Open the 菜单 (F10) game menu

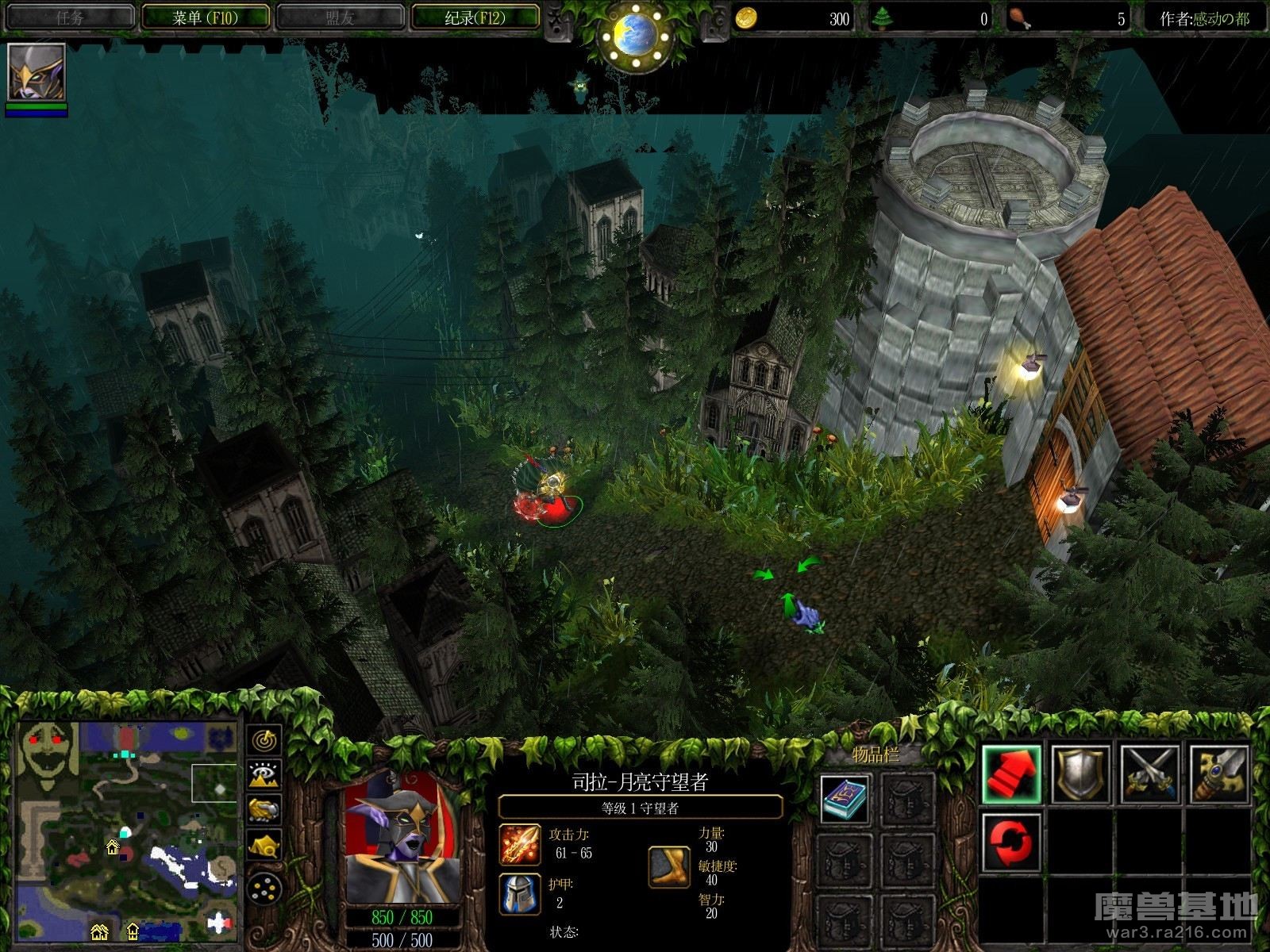click(x=206, y=17)
